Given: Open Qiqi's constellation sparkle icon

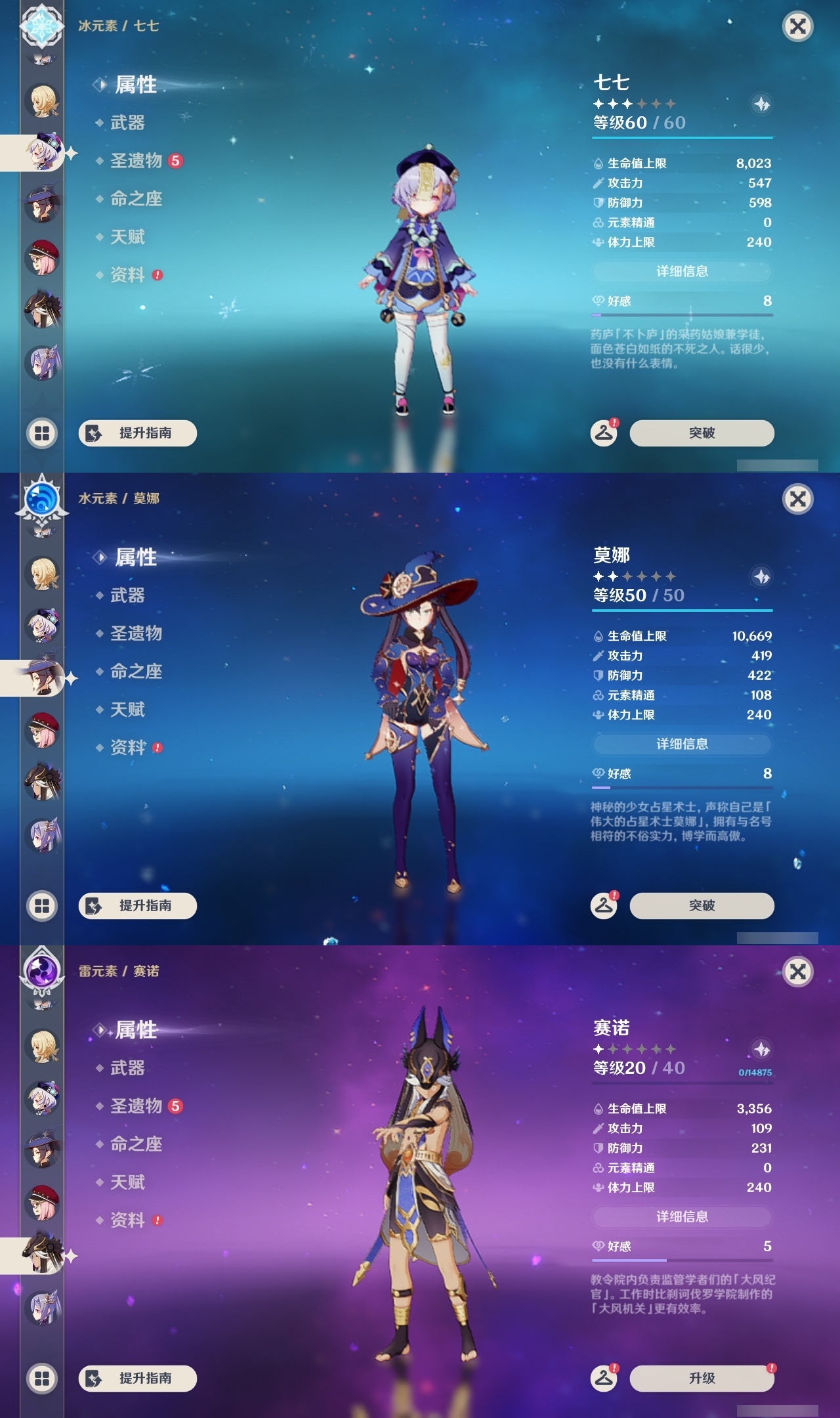Looking at the screenshot, I should [x=761, y=102].
